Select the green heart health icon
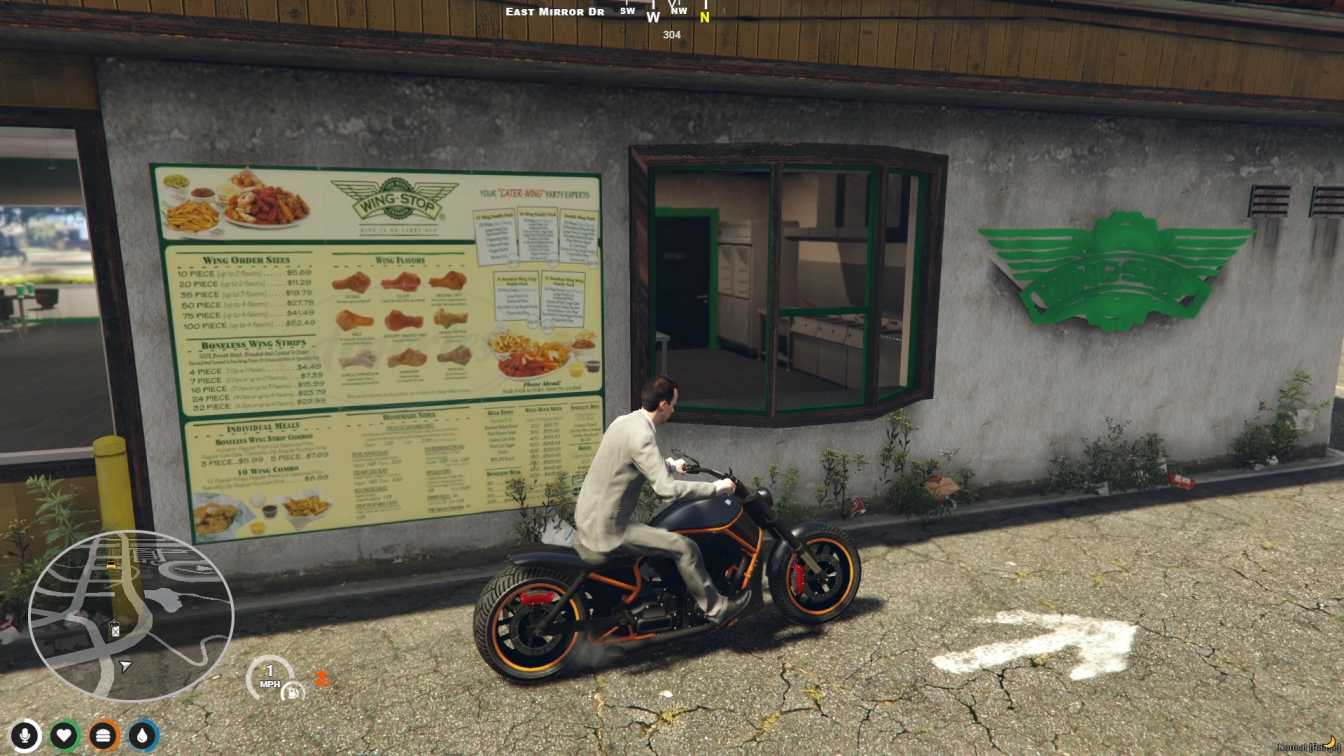This screenshot has height=756, width=1344. [x=64, y=736]
